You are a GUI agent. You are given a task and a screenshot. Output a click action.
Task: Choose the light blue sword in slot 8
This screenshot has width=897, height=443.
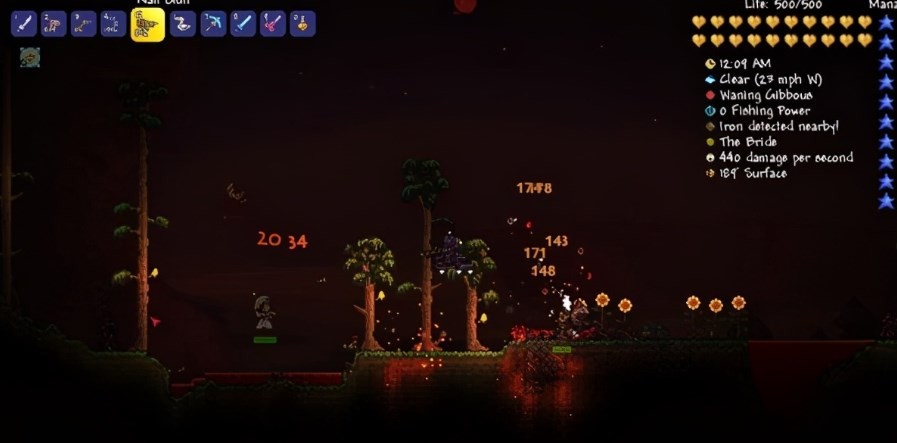point(243,24)
